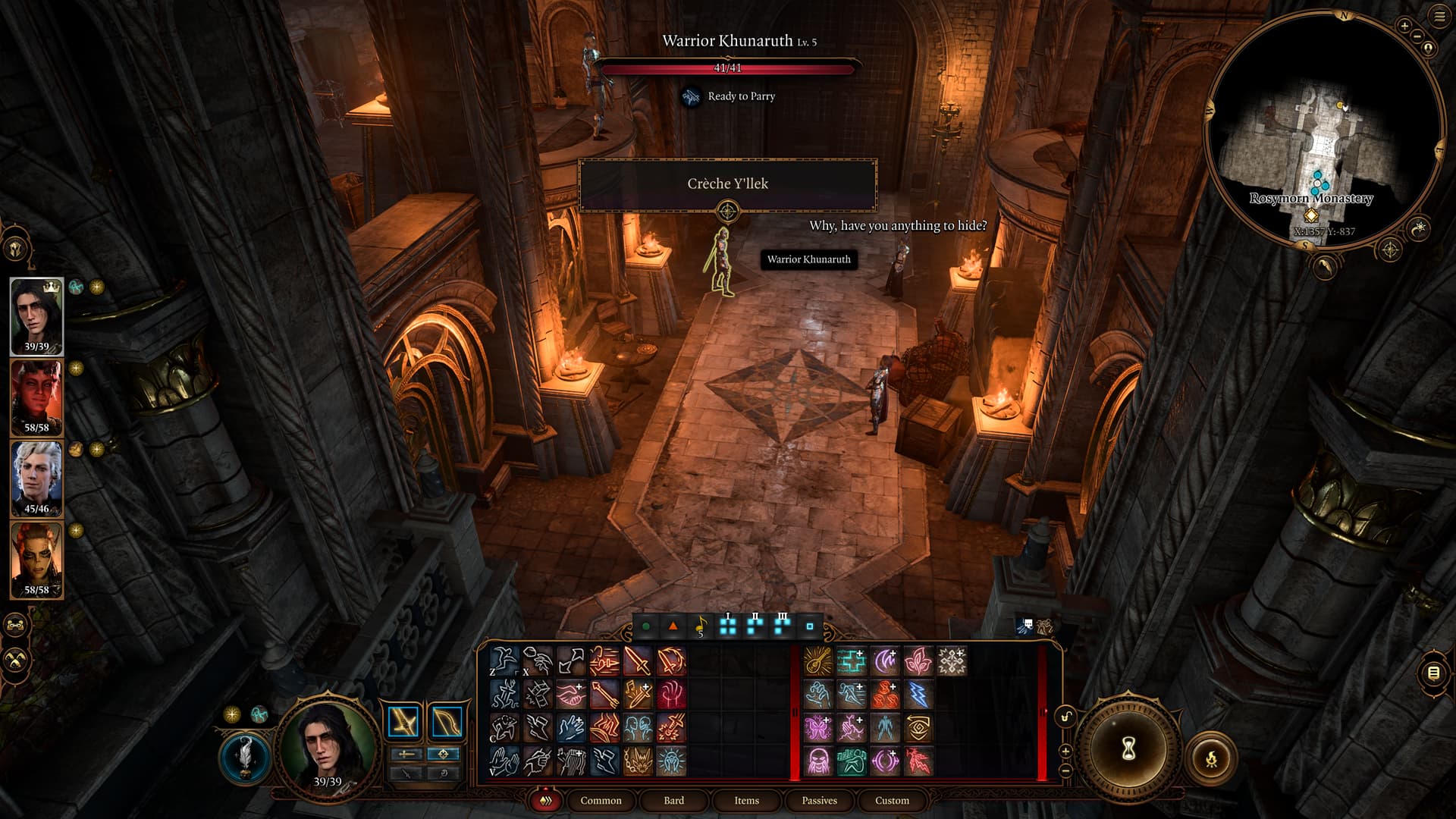
Task: Select the melee weapon set slot
Action: tap(403, 721)
